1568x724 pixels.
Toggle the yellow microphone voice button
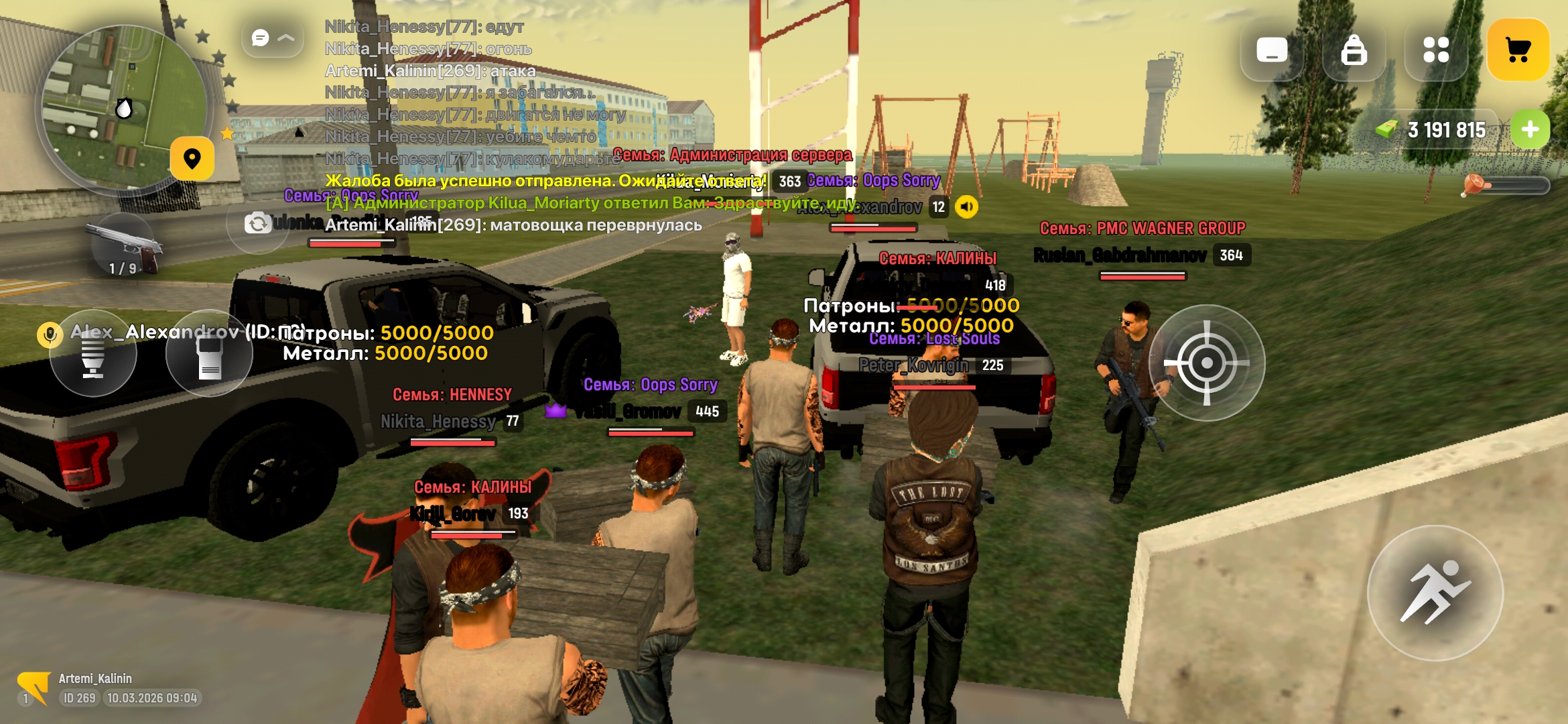tap(50, 333)
